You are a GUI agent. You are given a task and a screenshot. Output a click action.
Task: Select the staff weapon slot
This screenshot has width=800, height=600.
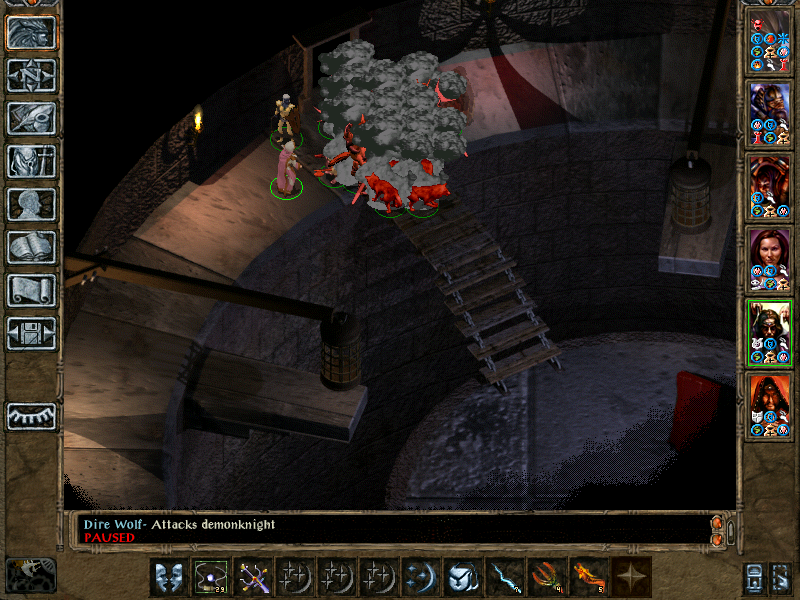(x=253, y=577)
